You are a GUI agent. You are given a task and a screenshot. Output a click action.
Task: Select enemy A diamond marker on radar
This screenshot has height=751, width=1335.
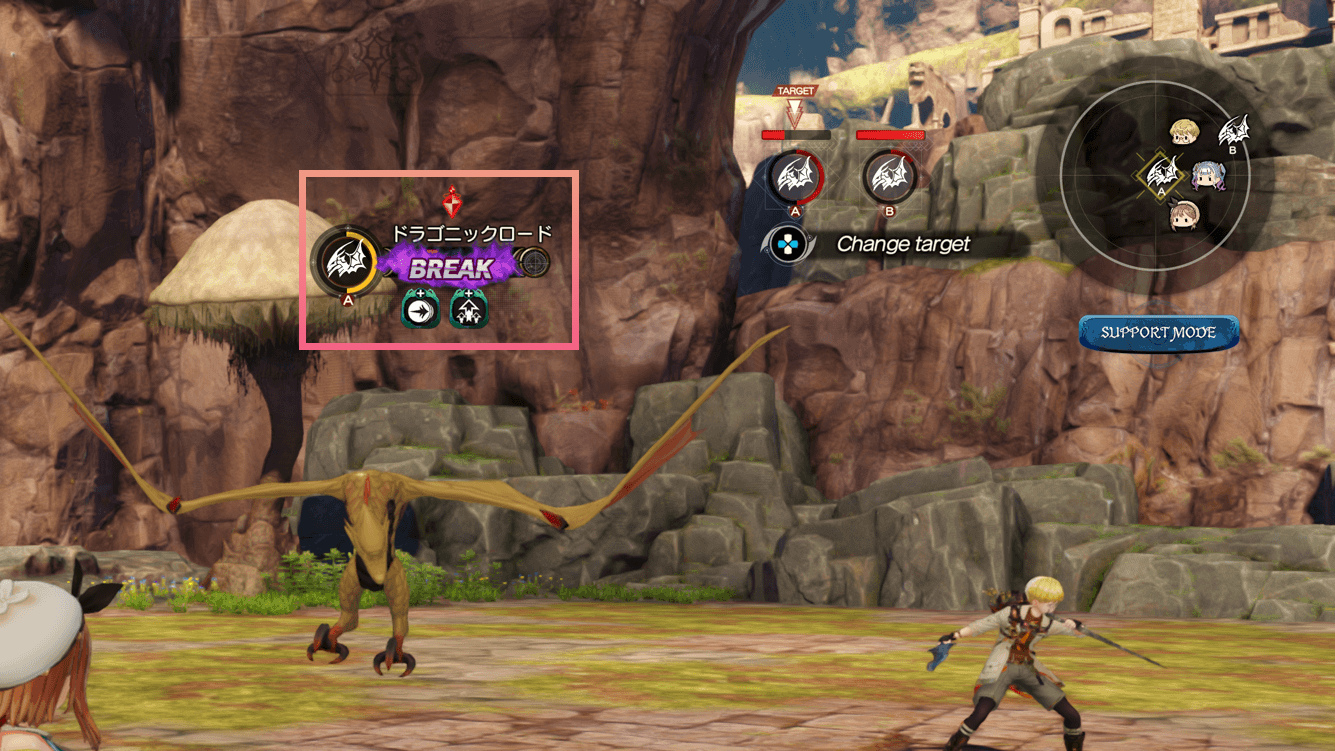1162,176
